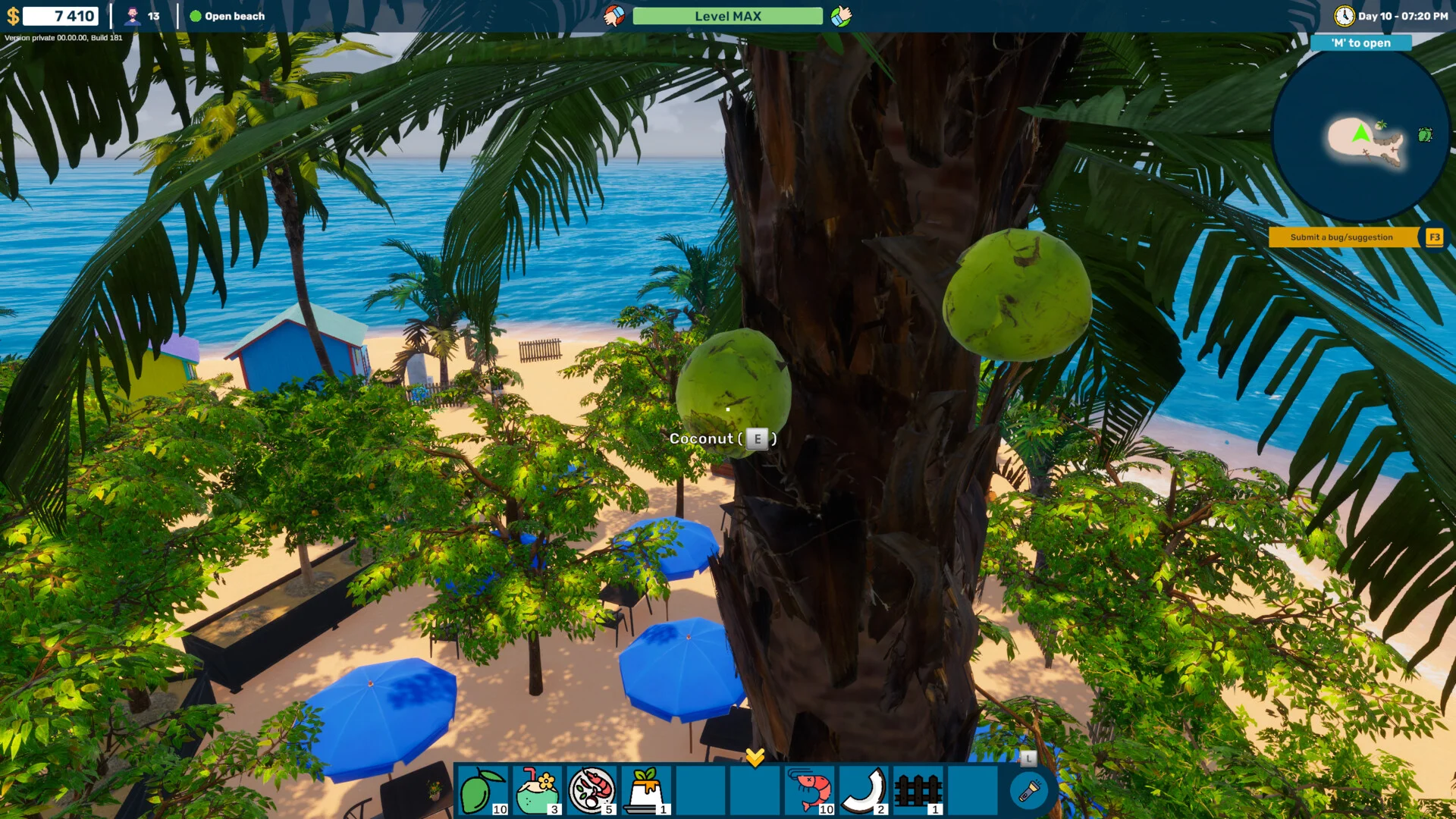Toggle the flashlight button

1028,791
